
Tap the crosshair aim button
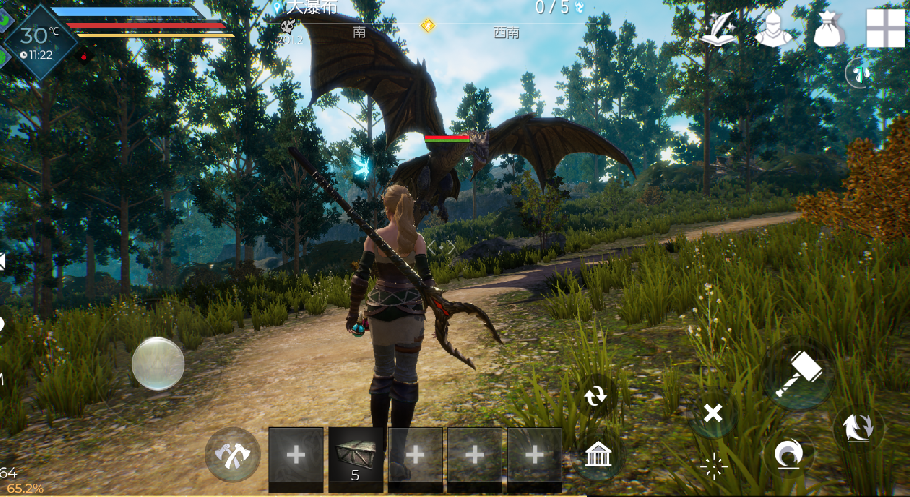tap(712, 464)
